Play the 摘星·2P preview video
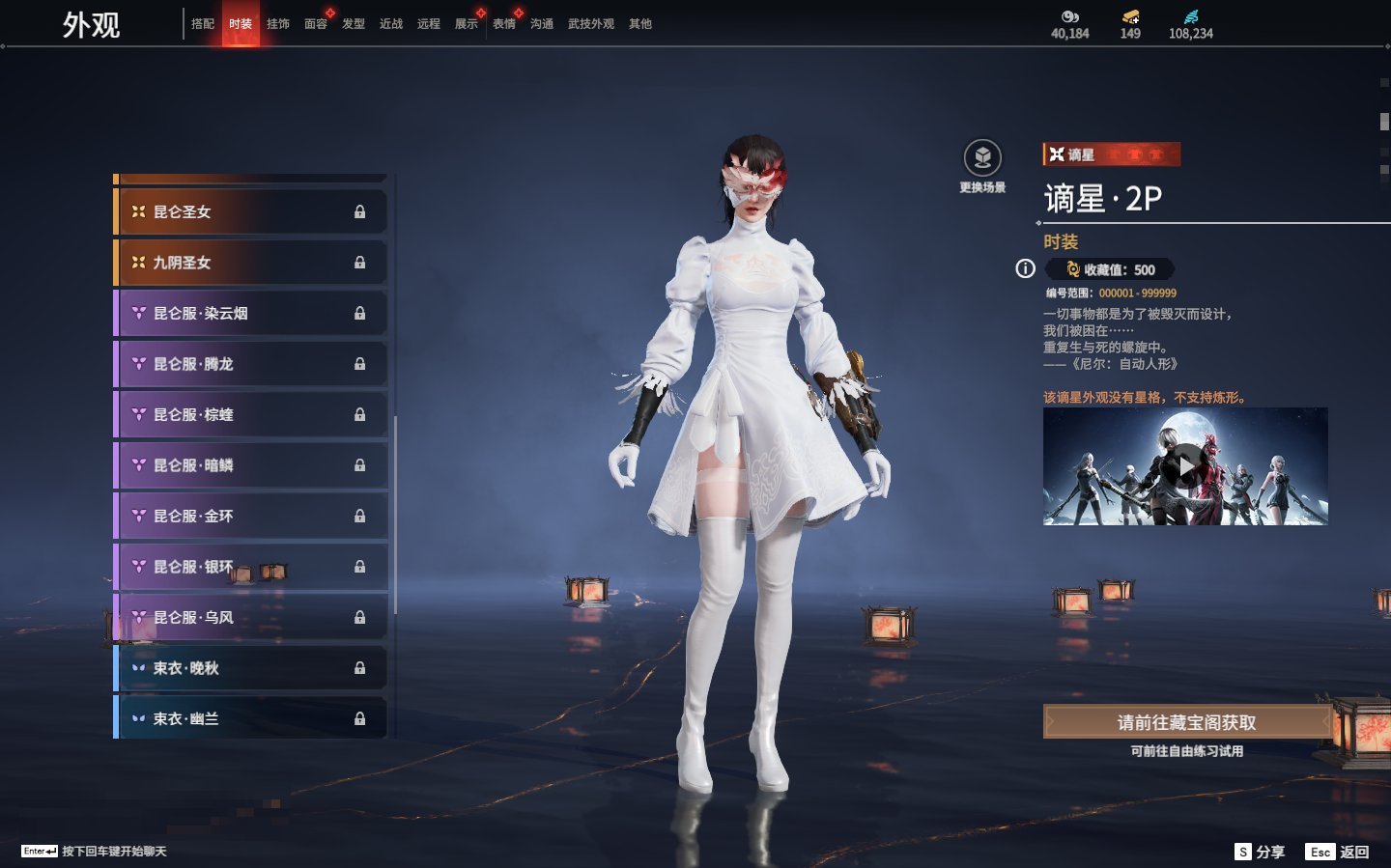Screen dimensions: 1391x868 click(1185, 467)
